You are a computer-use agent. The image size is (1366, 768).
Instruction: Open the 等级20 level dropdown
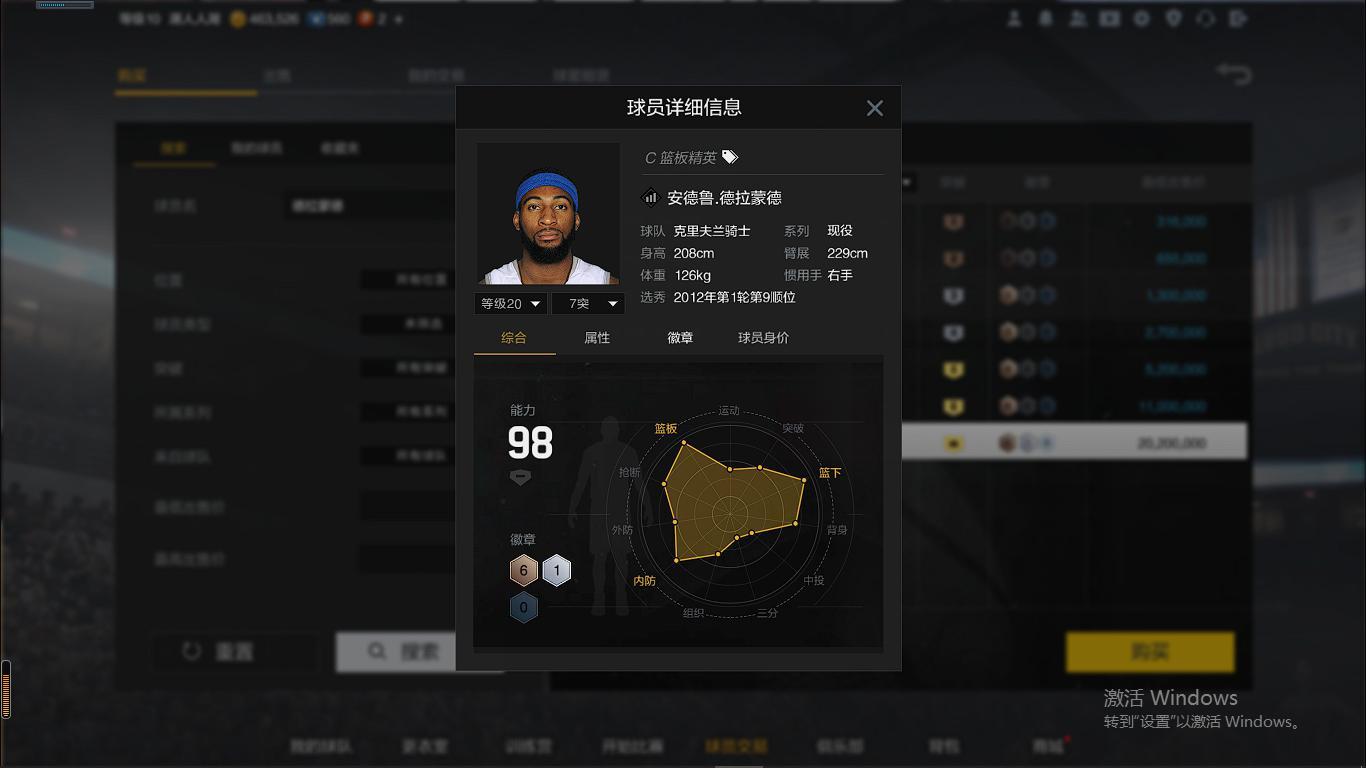coord(510,303)
